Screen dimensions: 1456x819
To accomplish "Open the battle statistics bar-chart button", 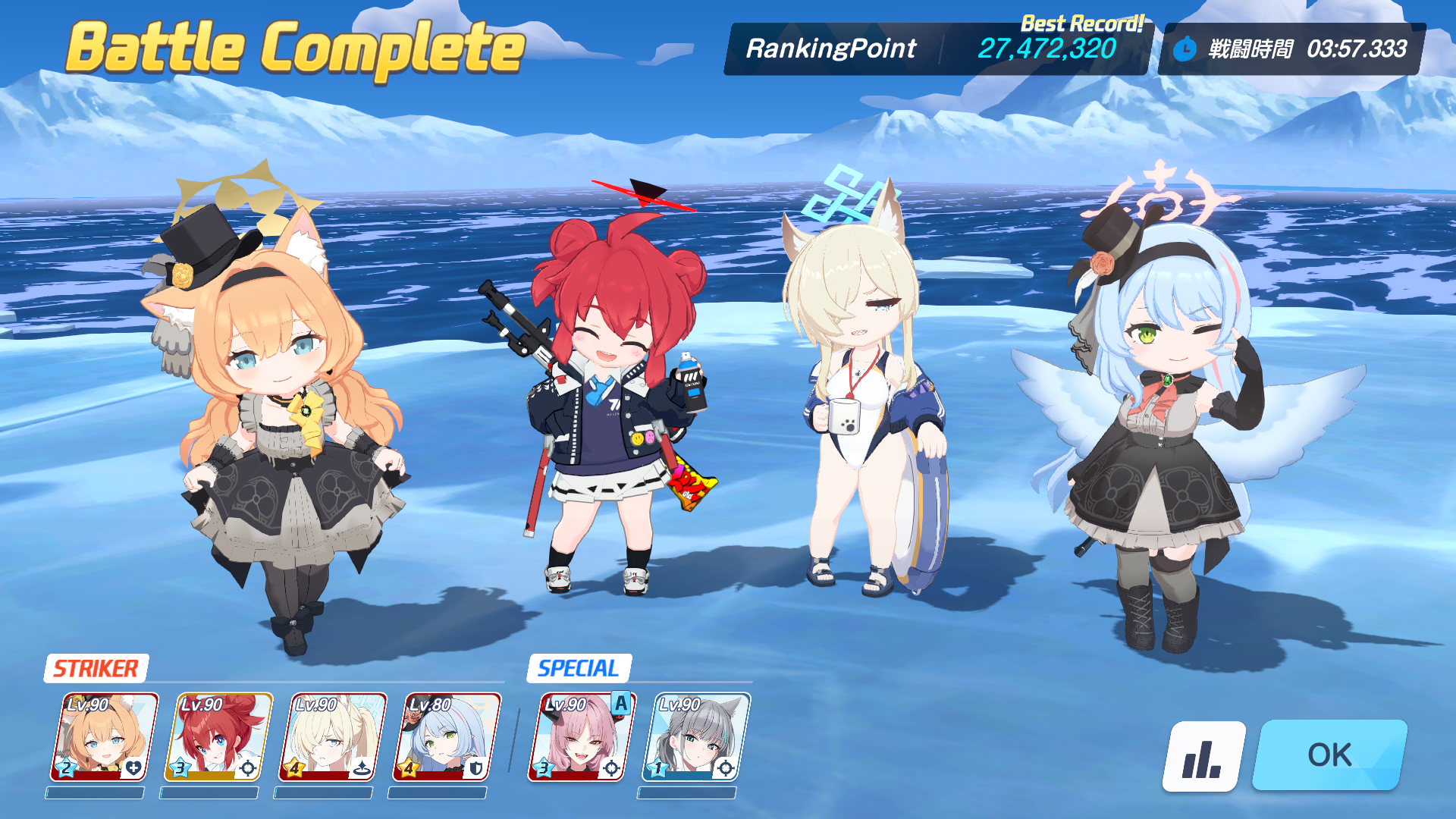I will 1203,757.
